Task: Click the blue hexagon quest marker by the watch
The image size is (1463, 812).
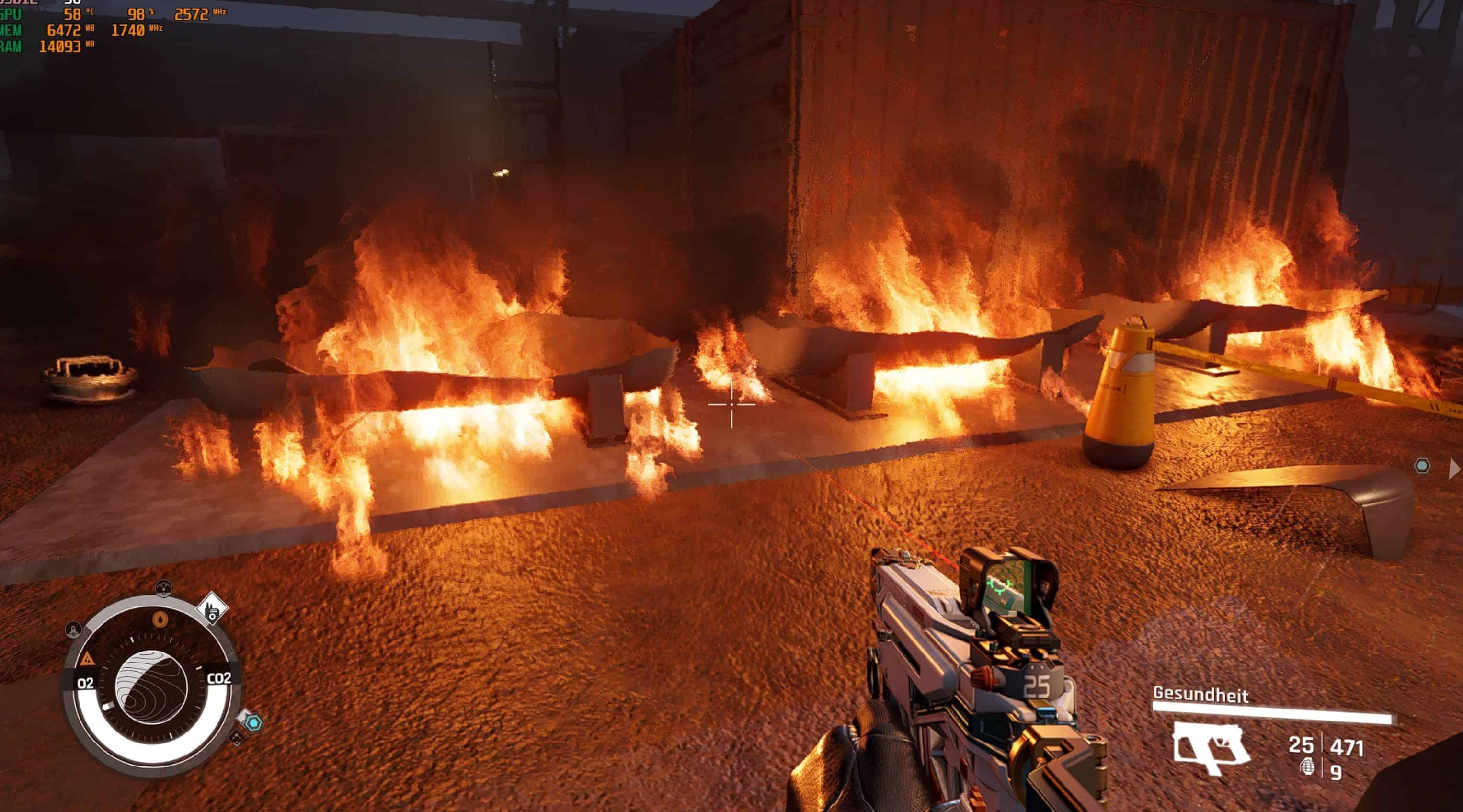Action: click(x=254, y=723)
